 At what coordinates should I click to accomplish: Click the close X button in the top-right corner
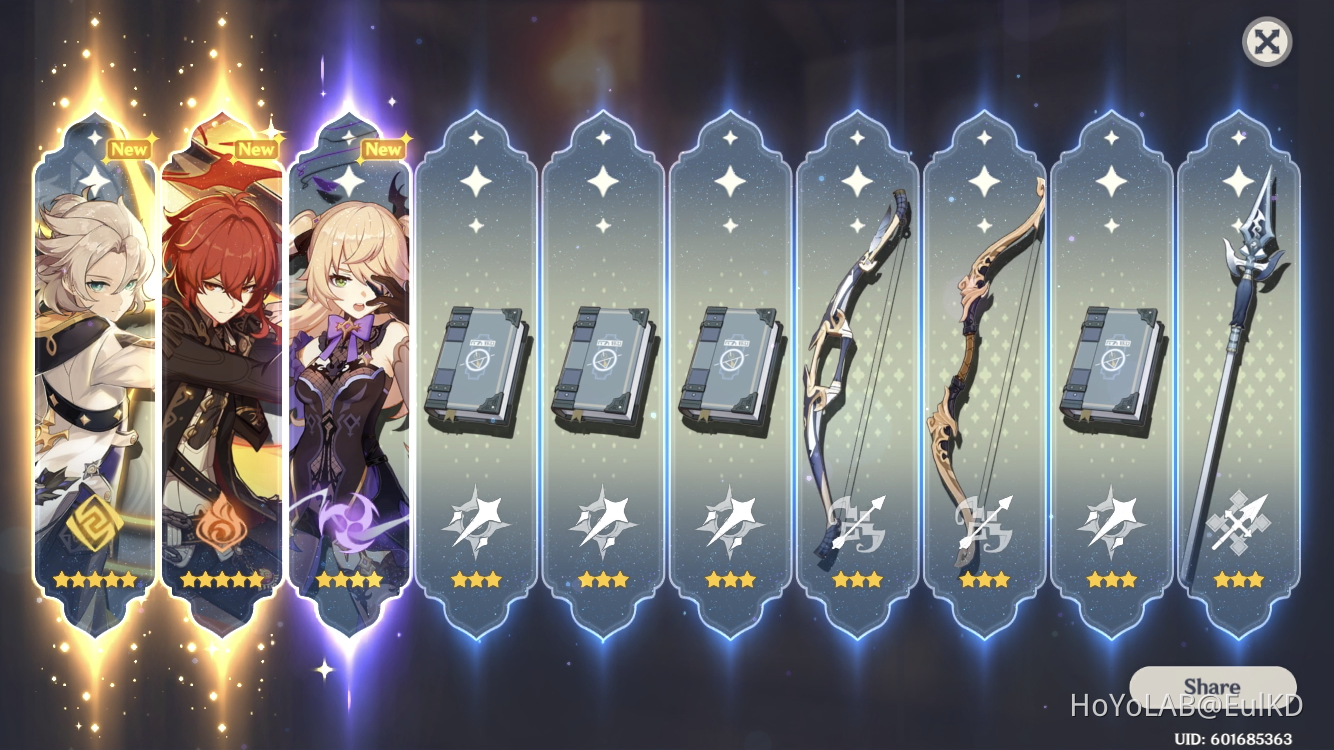(x=1268, y=42)
